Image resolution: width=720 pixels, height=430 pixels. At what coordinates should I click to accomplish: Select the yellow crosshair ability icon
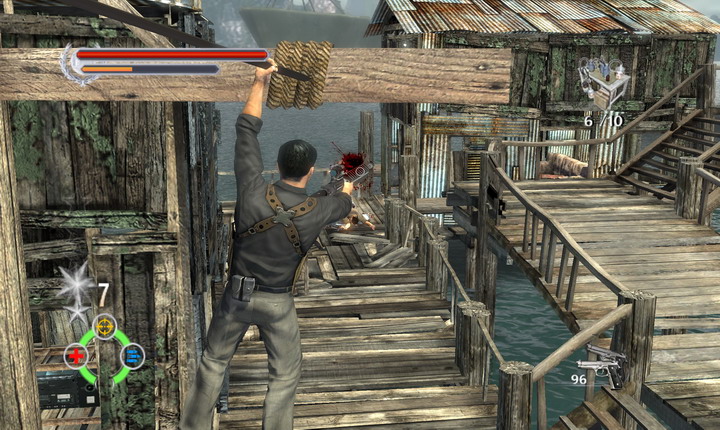click(x=104, y=327)
